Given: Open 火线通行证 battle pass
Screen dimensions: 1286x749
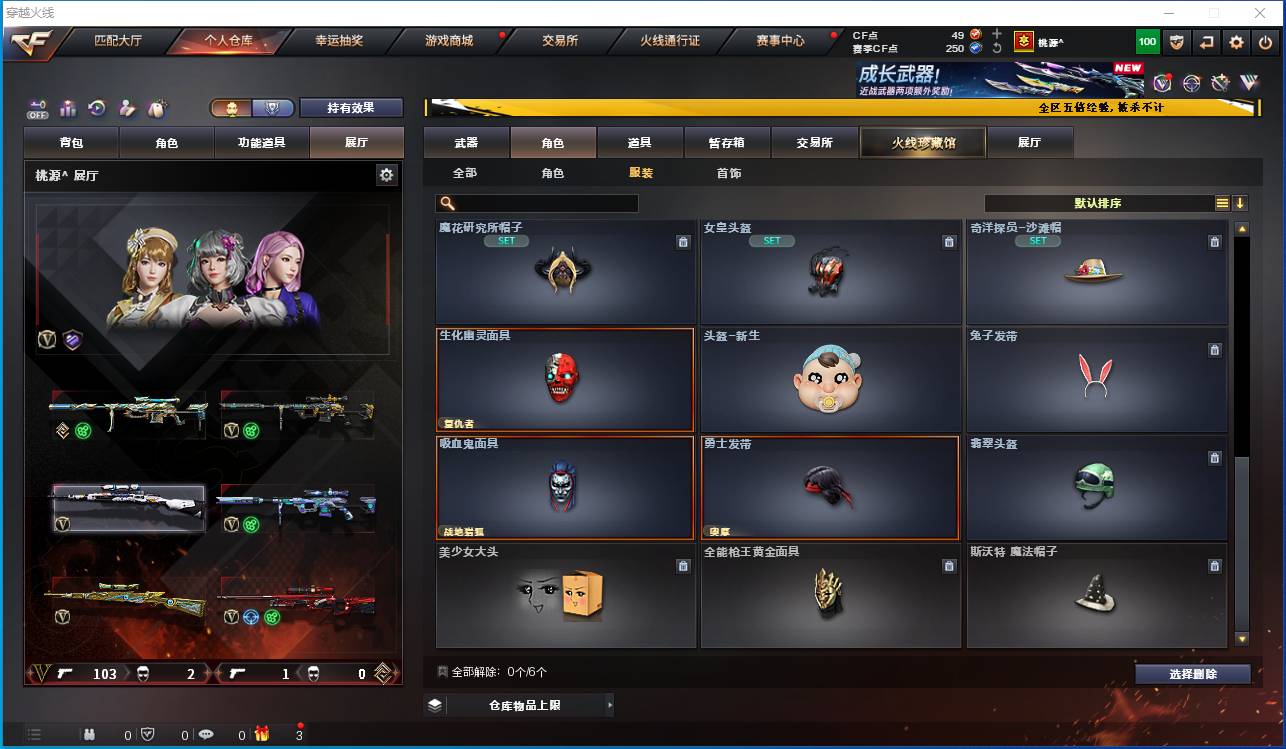Looking at the screenshot, I should coord(670,41).
